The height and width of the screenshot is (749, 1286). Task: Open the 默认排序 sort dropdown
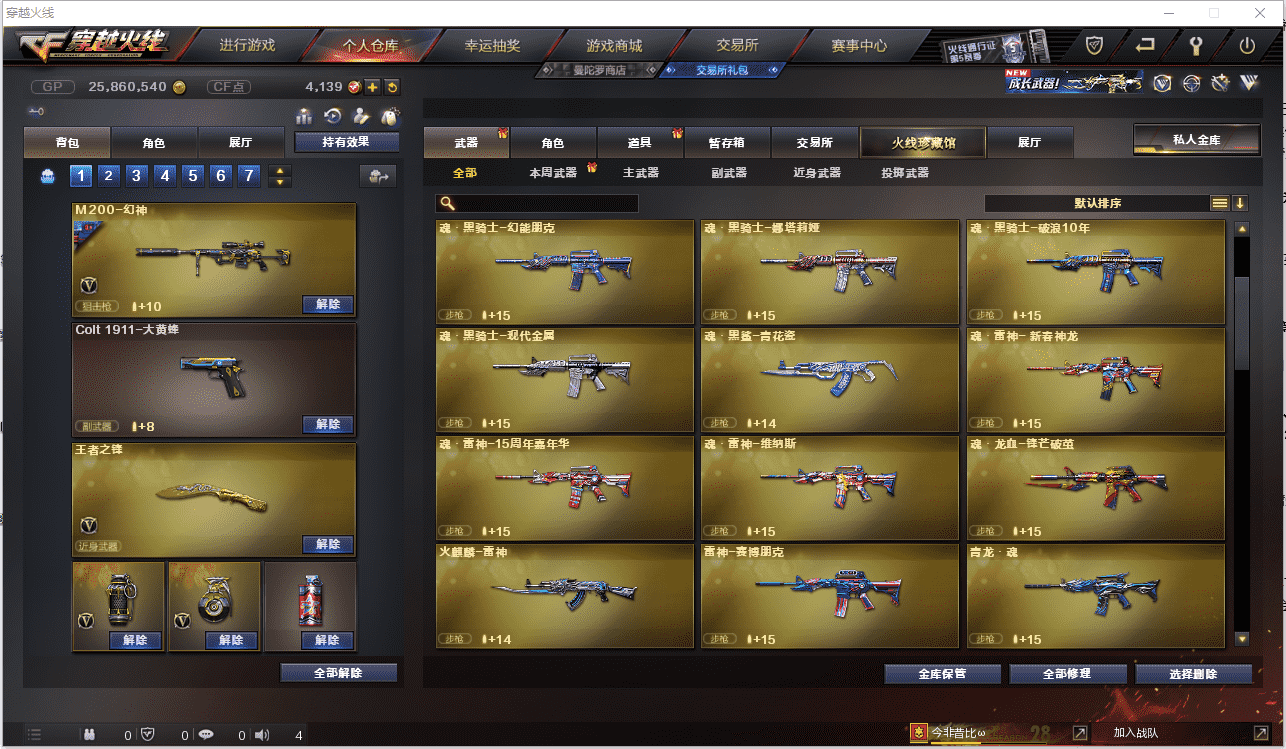pos(1097,203)
